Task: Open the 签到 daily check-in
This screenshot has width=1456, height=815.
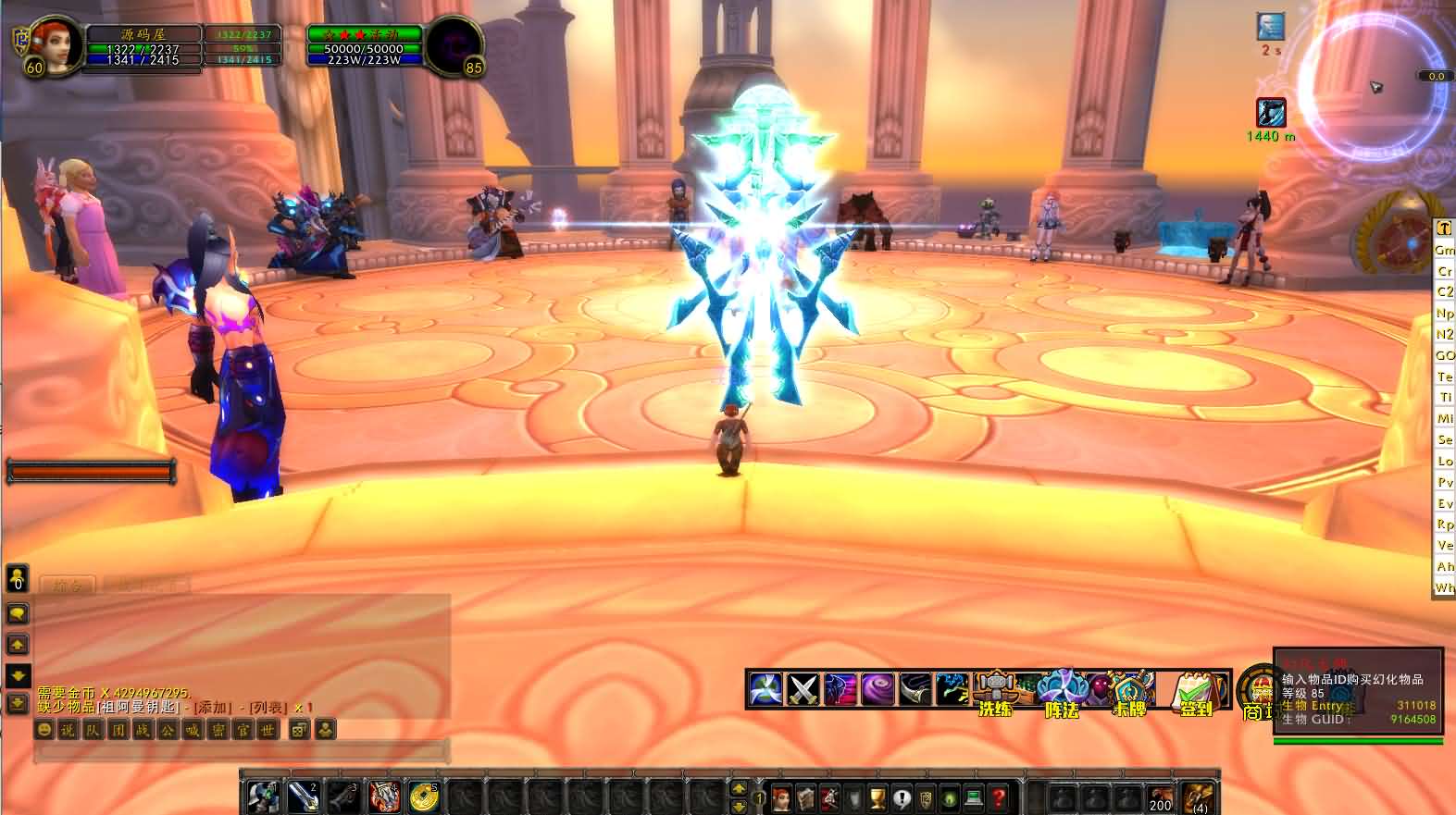Action: 1196,694
